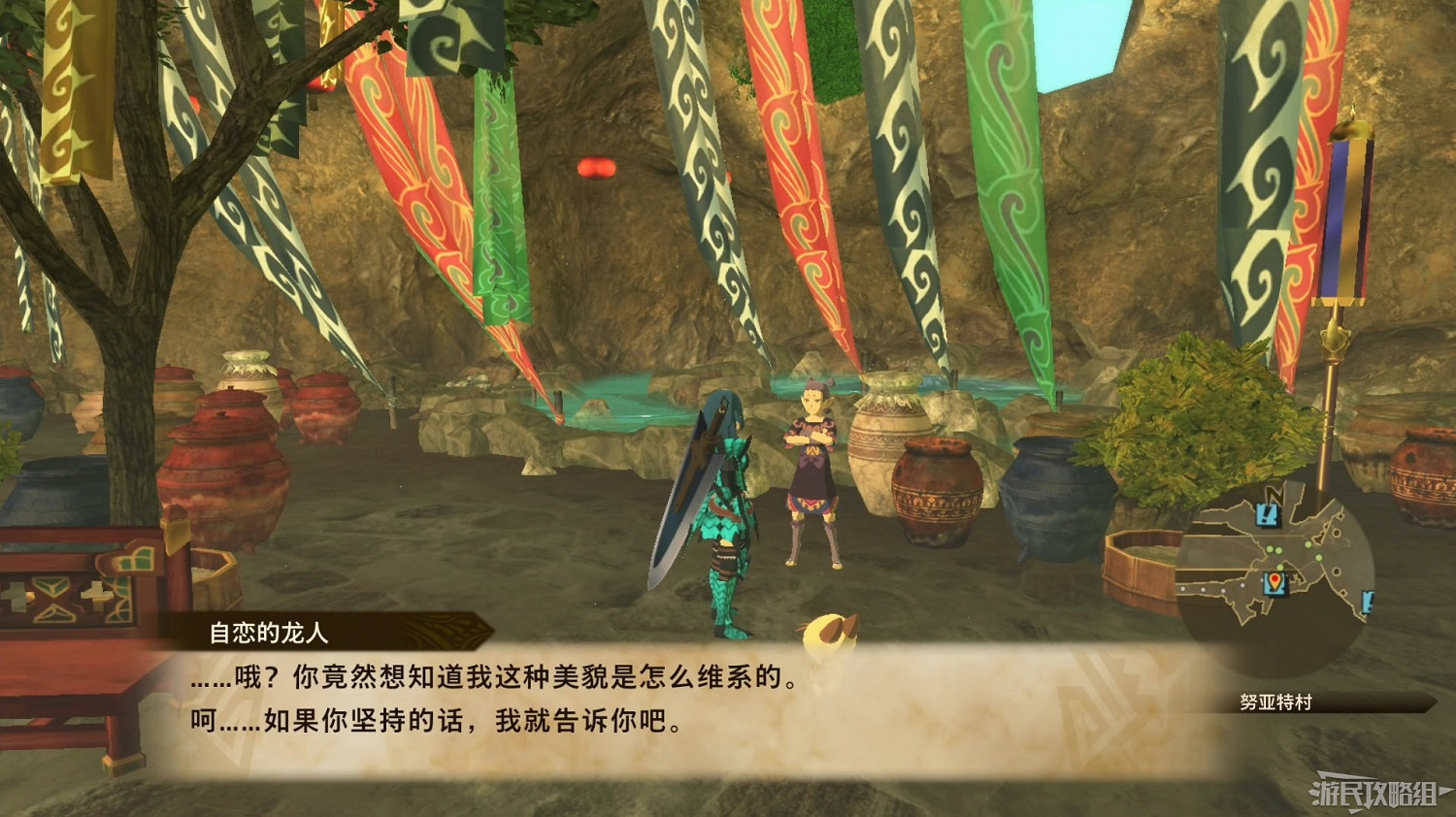The width and height of the screenshot is (1456, 817).
Task: Select the blue catavan stand icon at minimap top
Action: (1268, 515)
